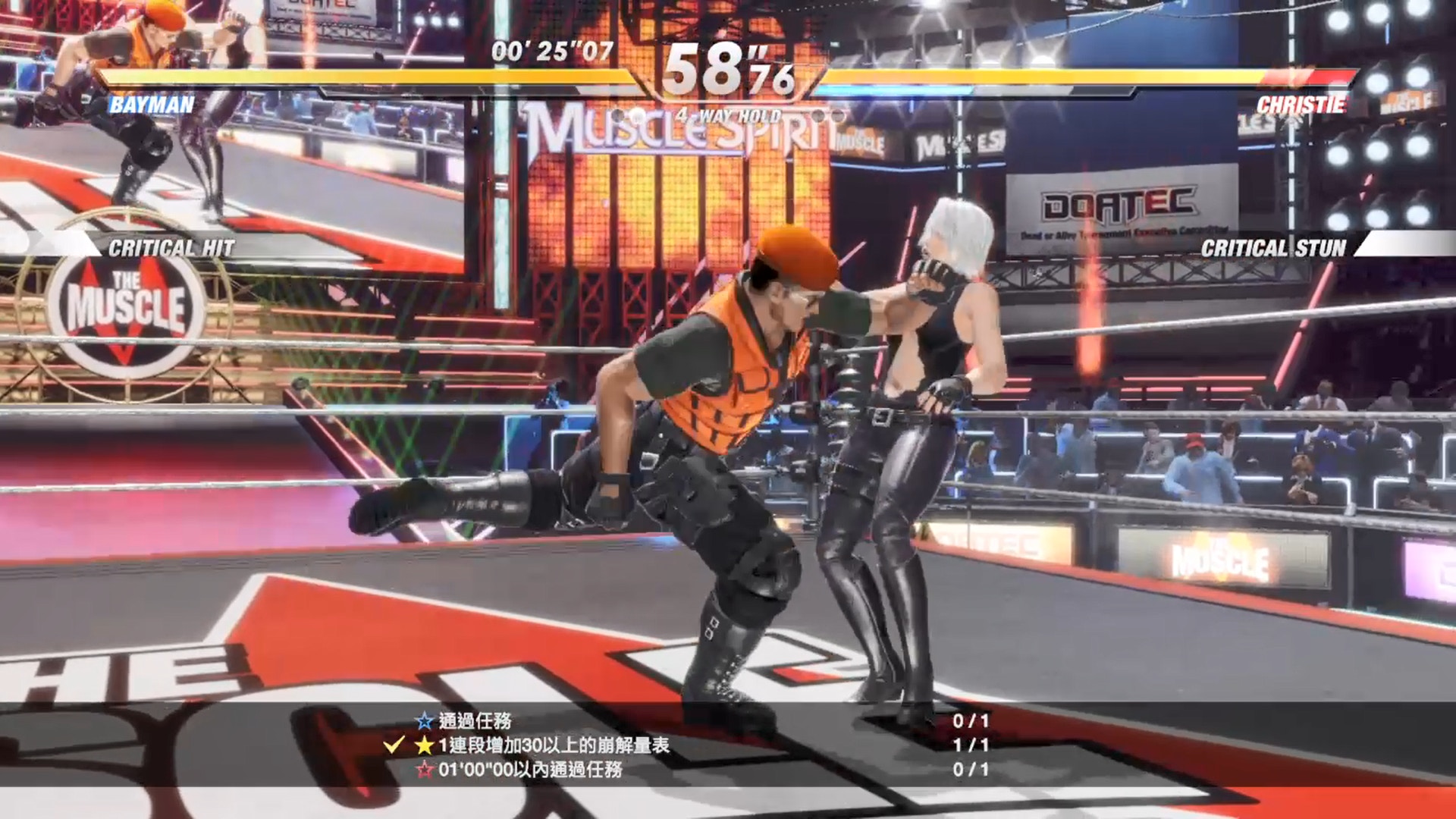Choose the 01'00"00以內通過任務 objective row

pyautogui.click(x=530, y=770)
